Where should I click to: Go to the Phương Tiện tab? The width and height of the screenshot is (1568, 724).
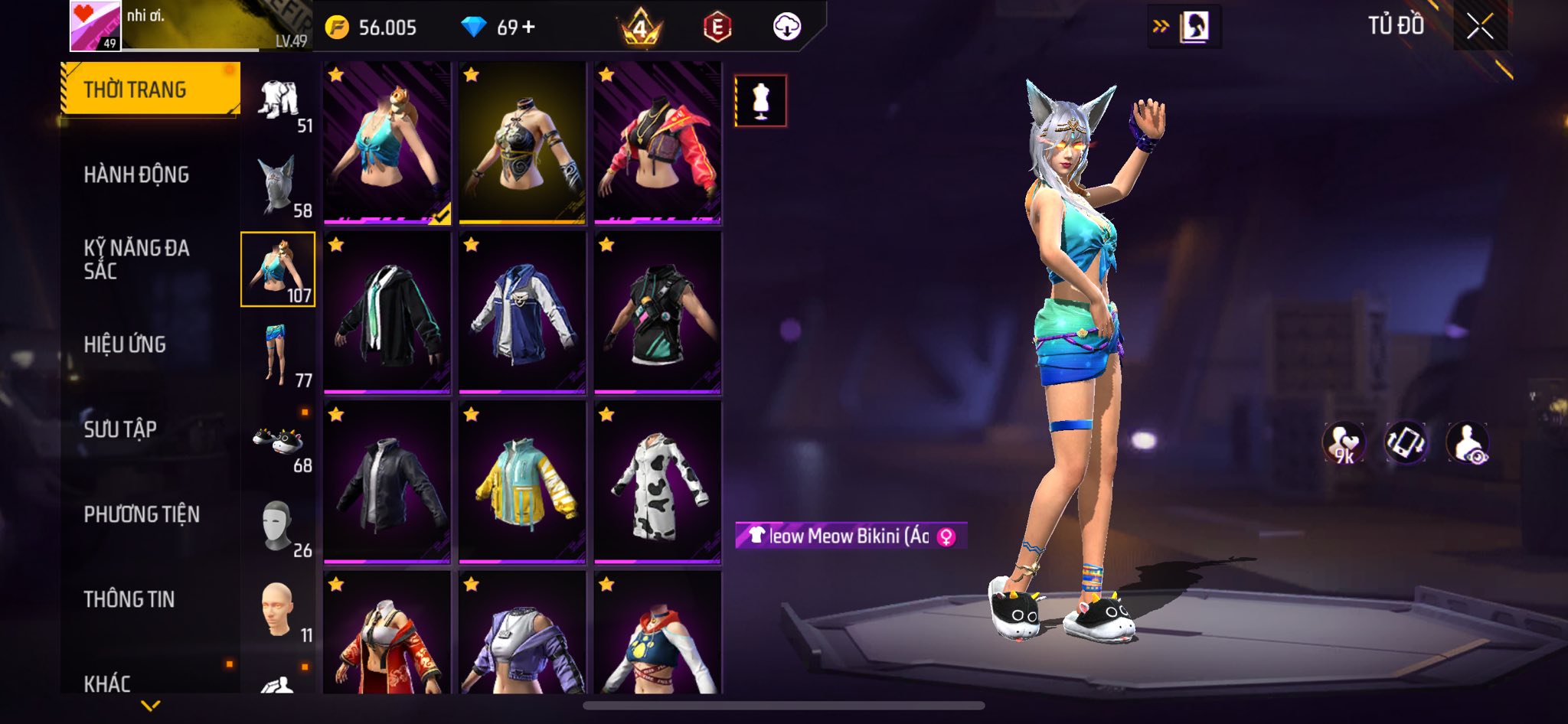142,514
